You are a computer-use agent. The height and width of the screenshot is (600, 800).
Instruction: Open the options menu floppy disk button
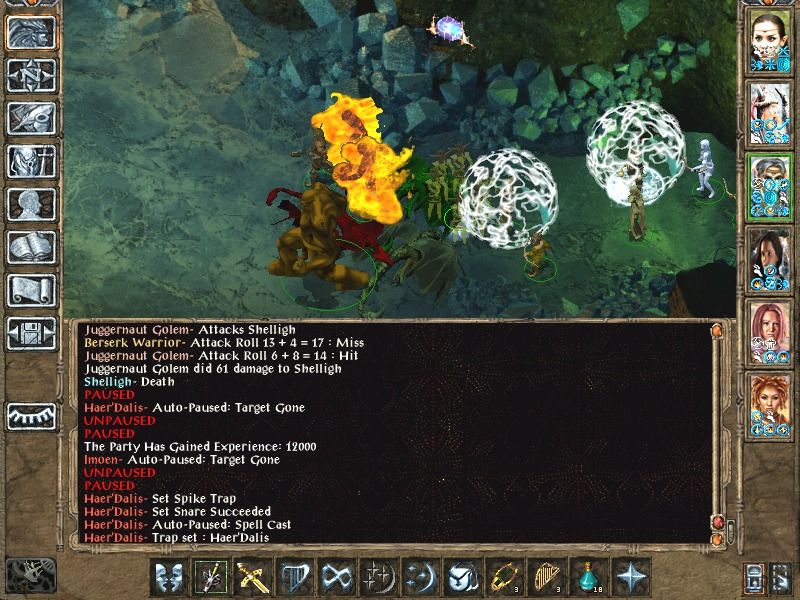(31, 333)
